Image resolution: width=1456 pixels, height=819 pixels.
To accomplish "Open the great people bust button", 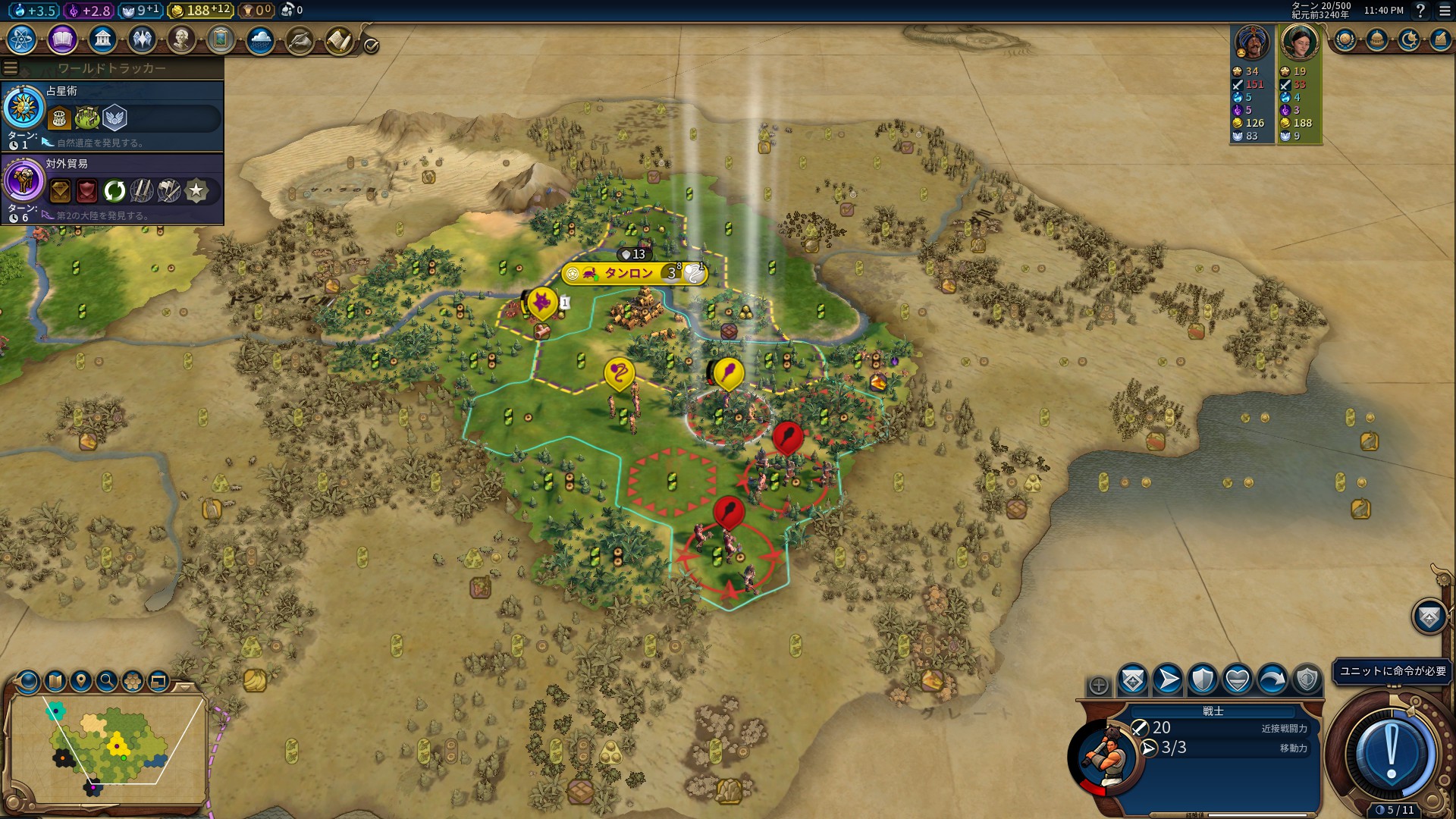I will point(181,39).
